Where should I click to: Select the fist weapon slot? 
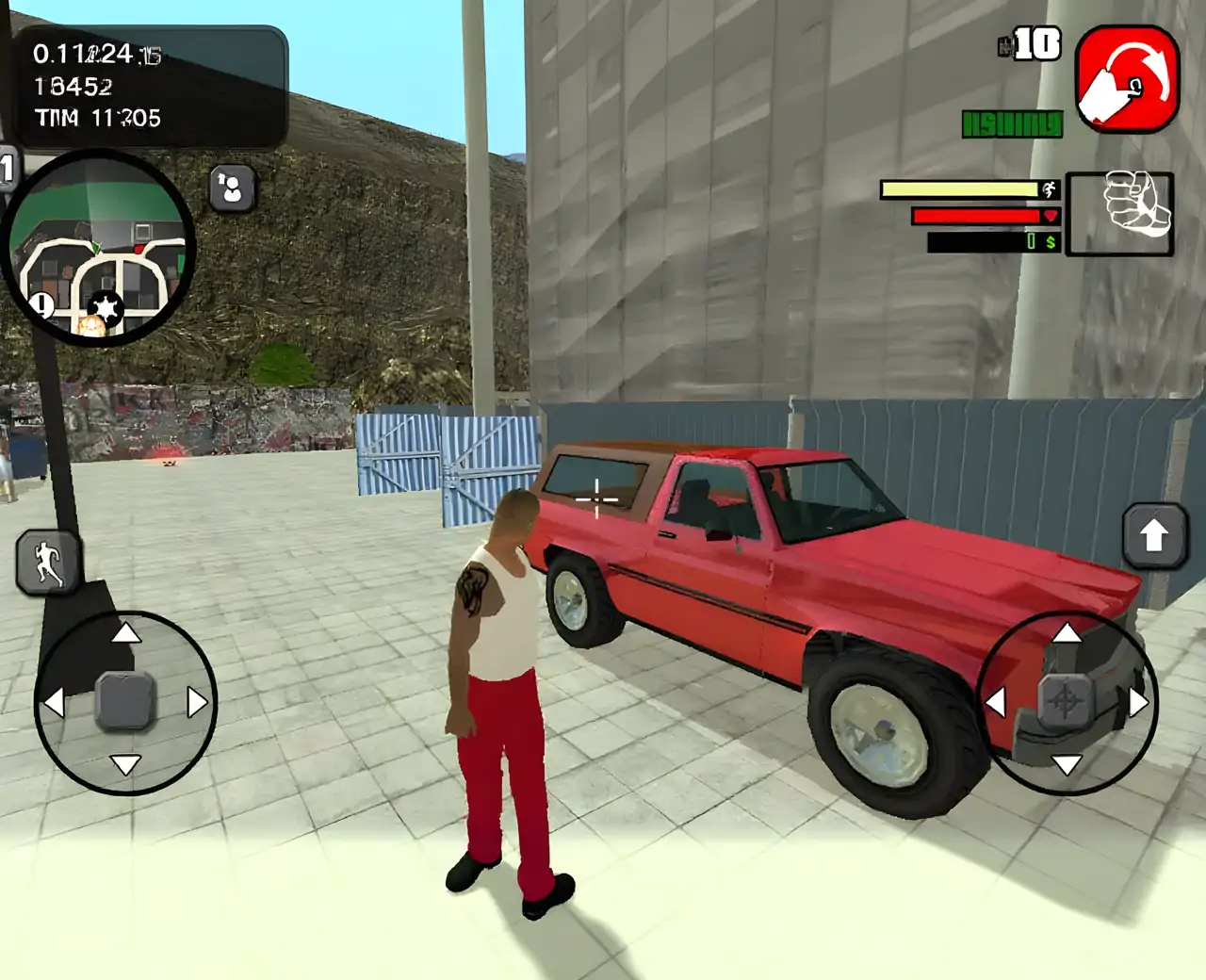pos(1119,213)
